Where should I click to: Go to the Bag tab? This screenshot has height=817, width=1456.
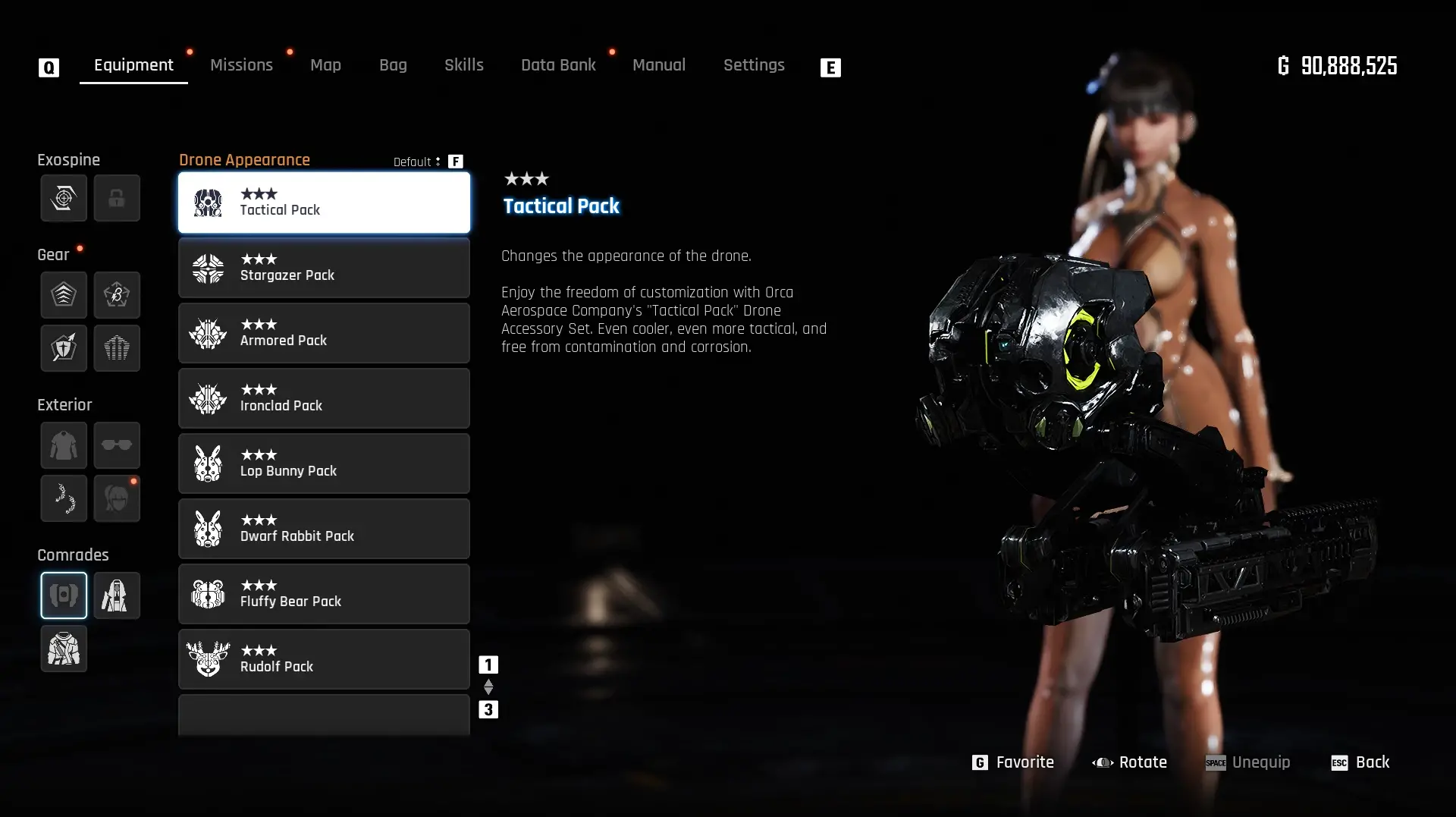click(393, 65)
